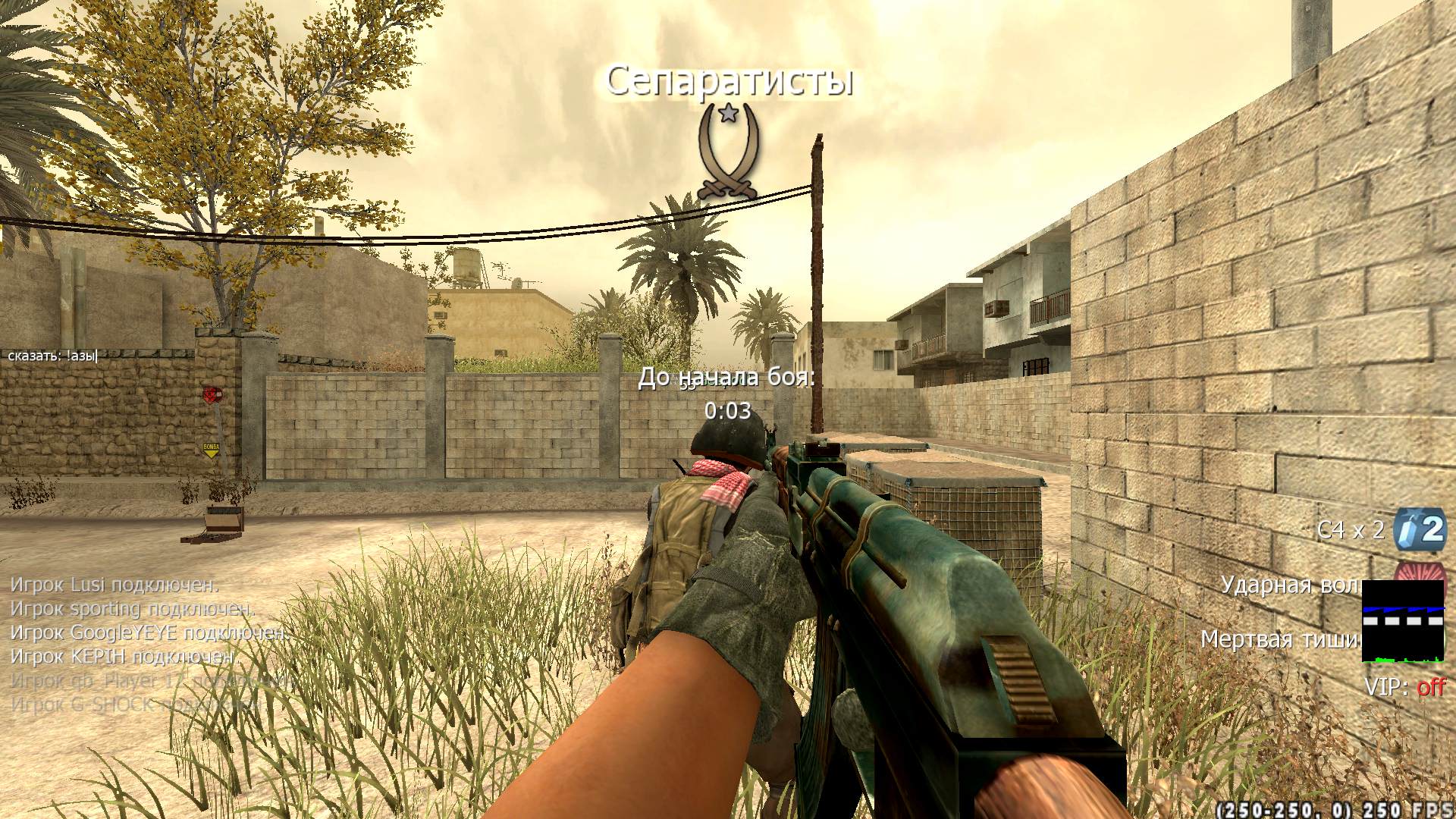Click the black network lag graph

coord(1403,621)
